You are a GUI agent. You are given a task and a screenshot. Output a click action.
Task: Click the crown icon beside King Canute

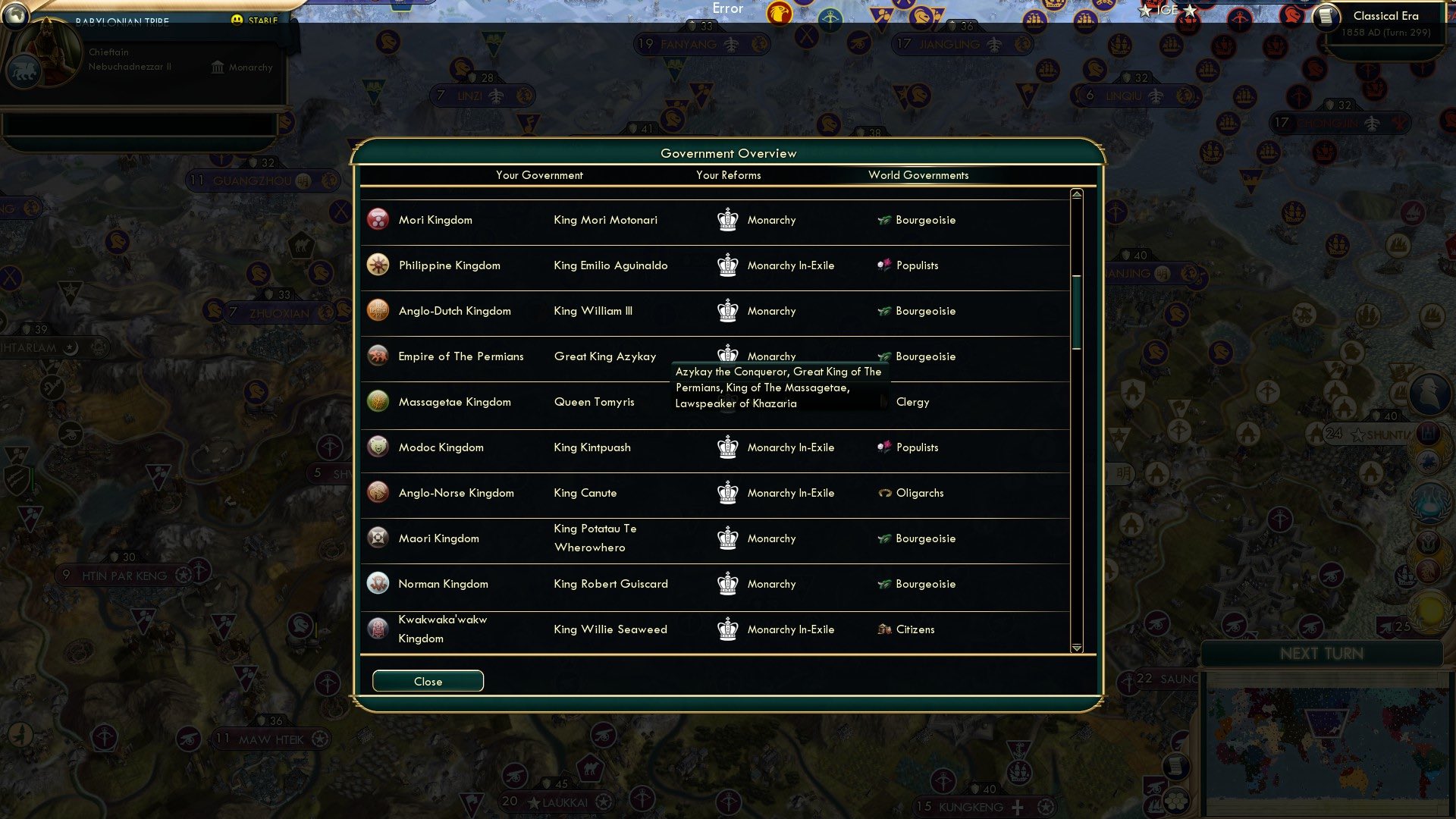tap(727, 492)
